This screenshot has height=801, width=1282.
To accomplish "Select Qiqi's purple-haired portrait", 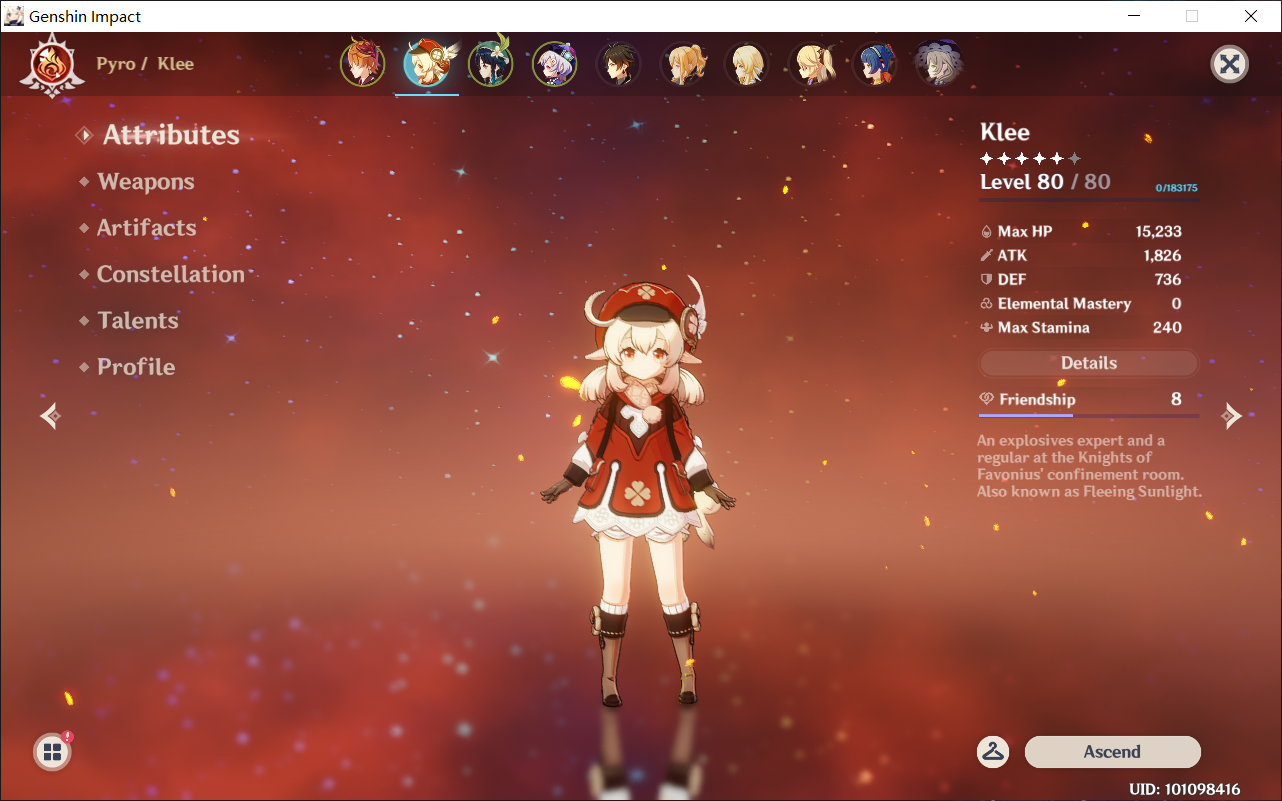I will pyautogui.click(x=554, y=64).
